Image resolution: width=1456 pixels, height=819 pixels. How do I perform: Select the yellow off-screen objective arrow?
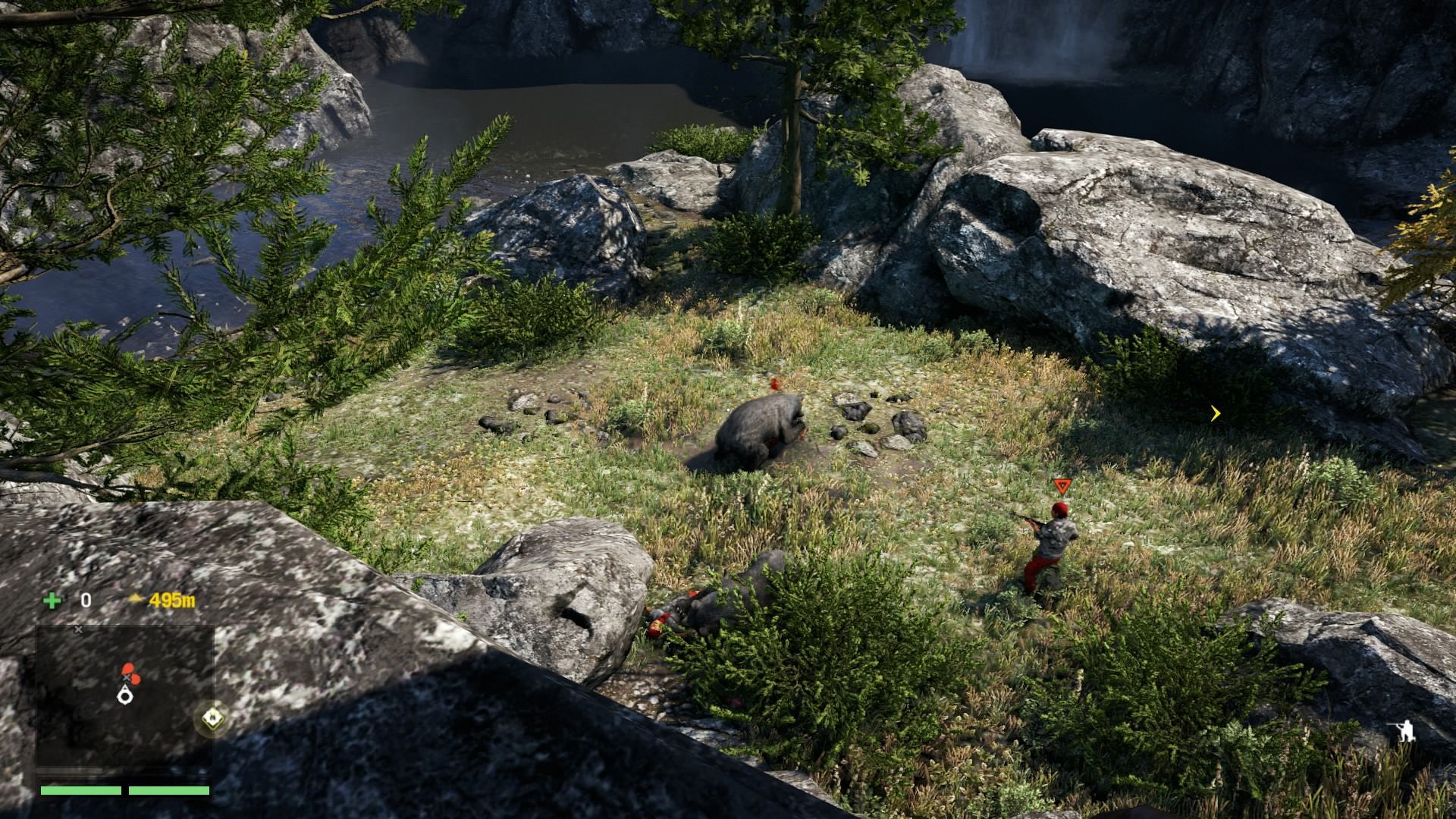pos(1216,413)
